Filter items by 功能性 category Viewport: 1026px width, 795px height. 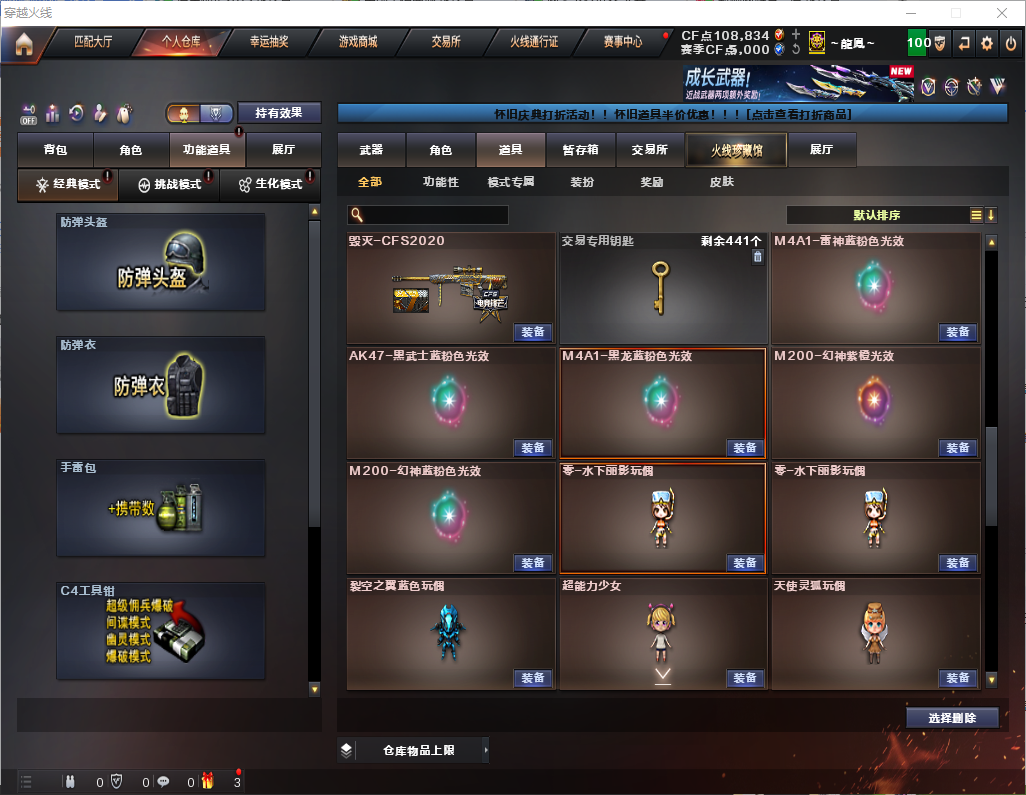click(x=440, y=183)
